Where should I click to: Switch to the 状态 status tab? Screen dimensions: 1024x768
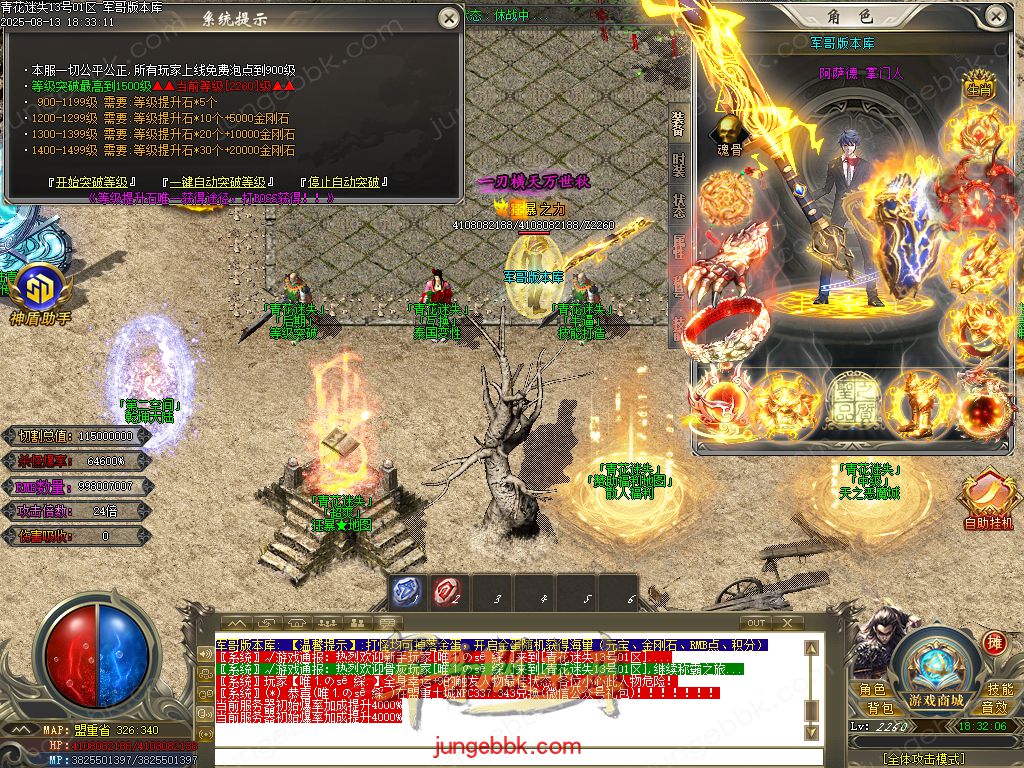678,204
